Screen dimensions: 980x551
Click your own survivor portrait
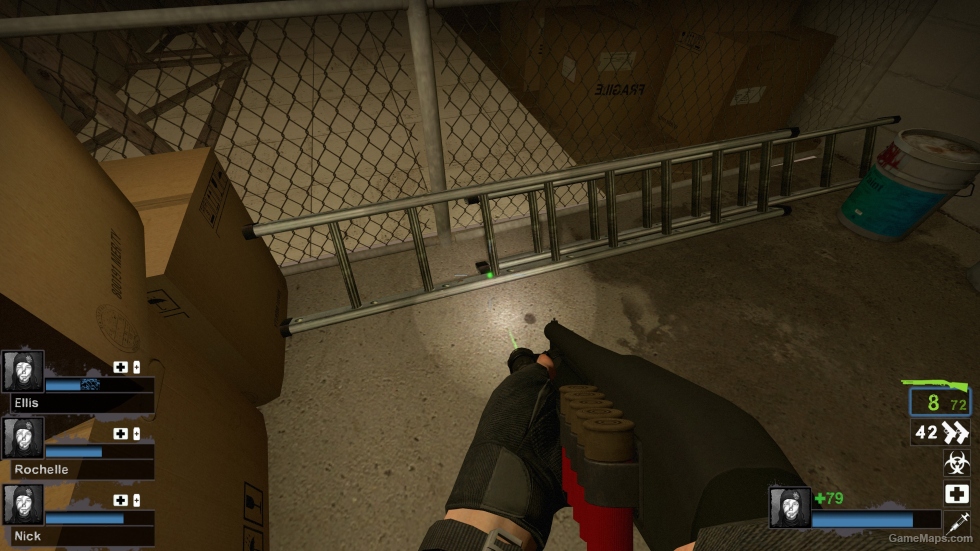789,507
